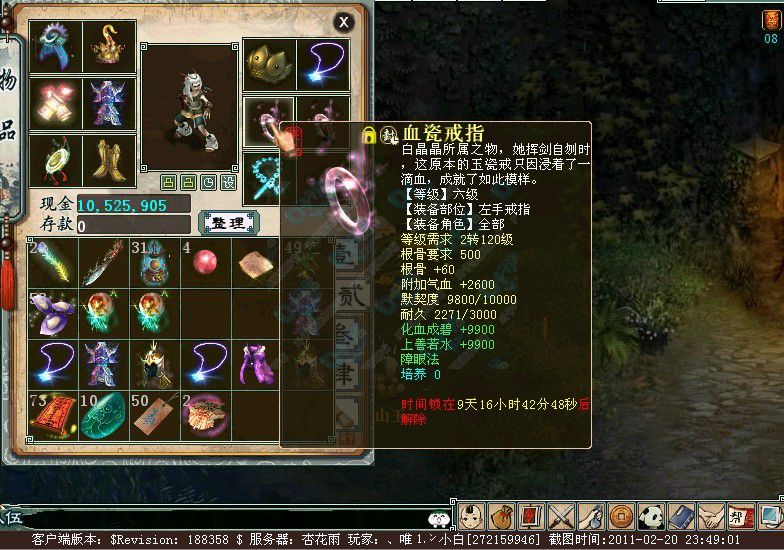Open the bag pouch on toolbar
Viewport: 784px width, 550px height.
(x=502, y=517)
